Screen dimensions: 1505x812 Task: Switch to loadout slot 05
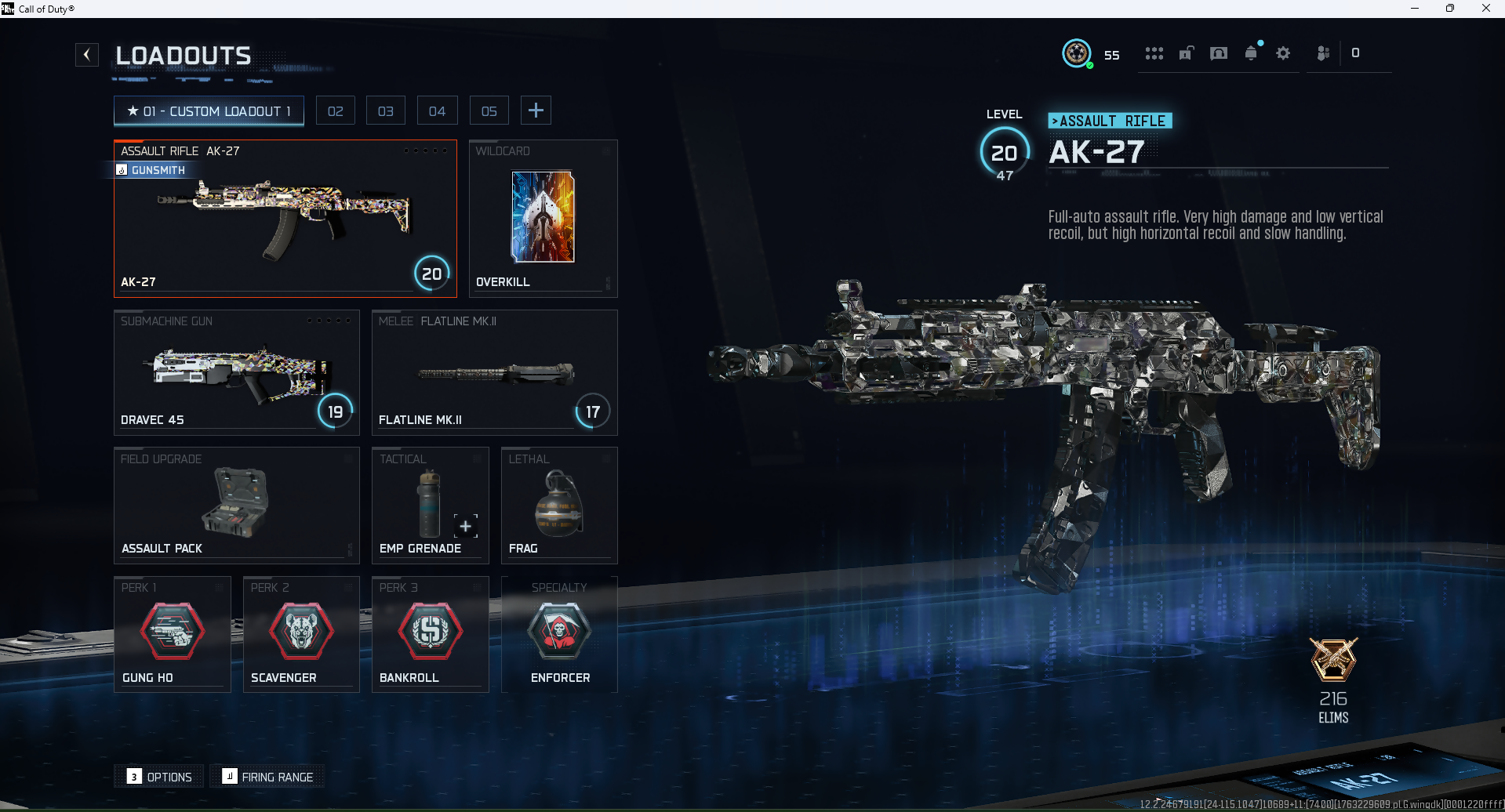tap(489, 111)
